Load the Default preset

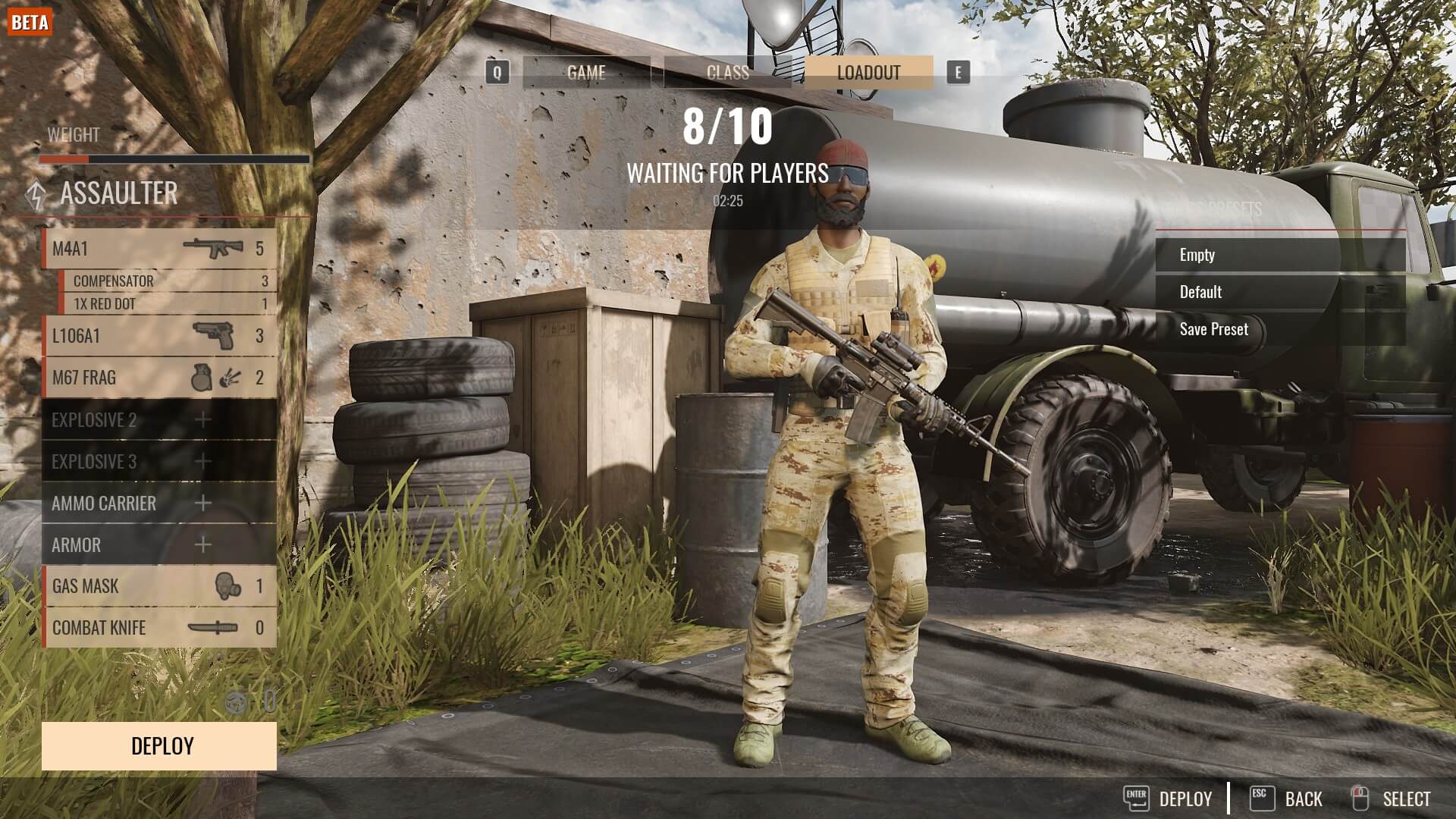tap(1280, 292)
